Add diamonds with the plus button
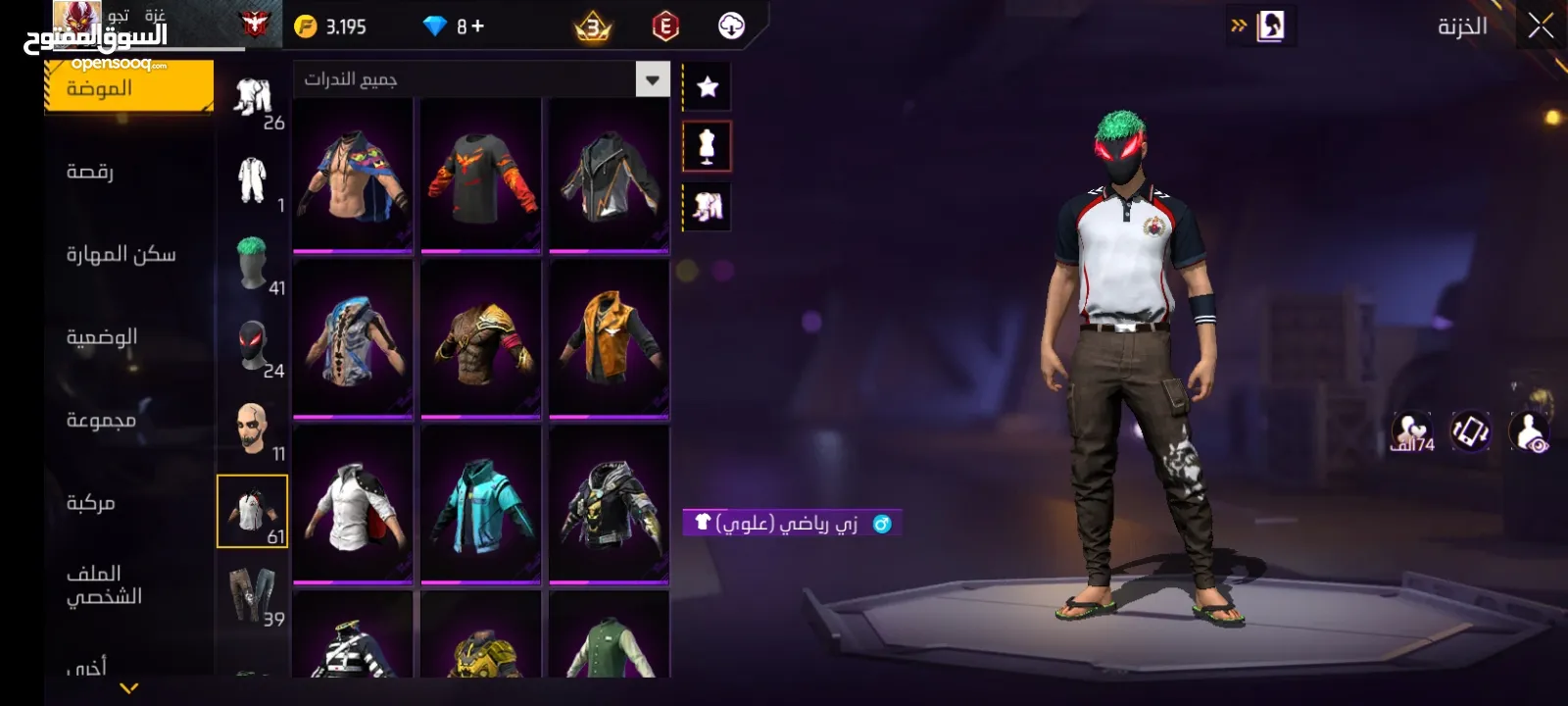The height and width of the screenshot is (706, 1568). coord(478,26)
